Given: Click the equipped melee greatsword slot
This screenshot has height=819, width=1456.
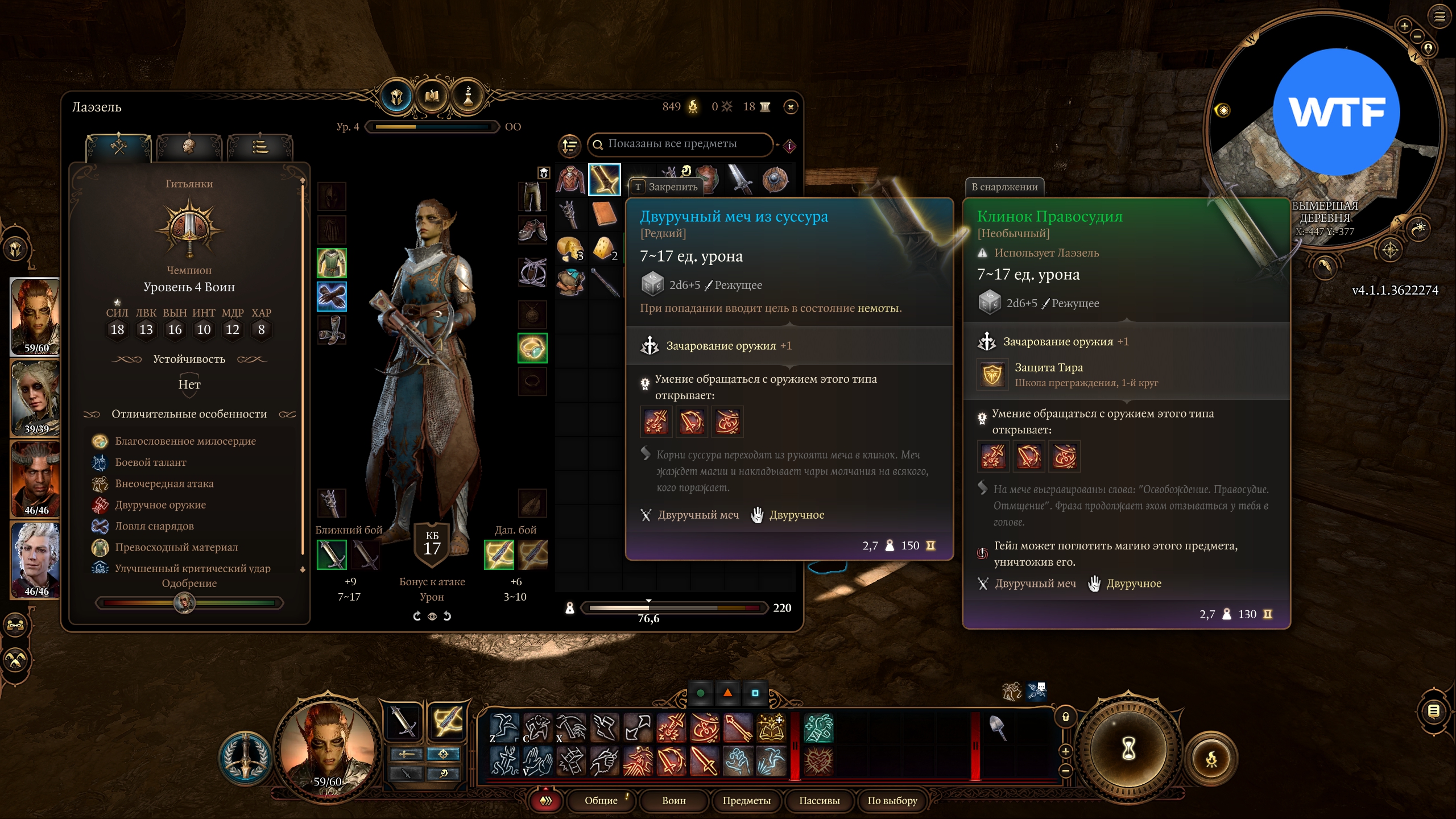Looking at the screenshot, I should [x=332, y=555].
